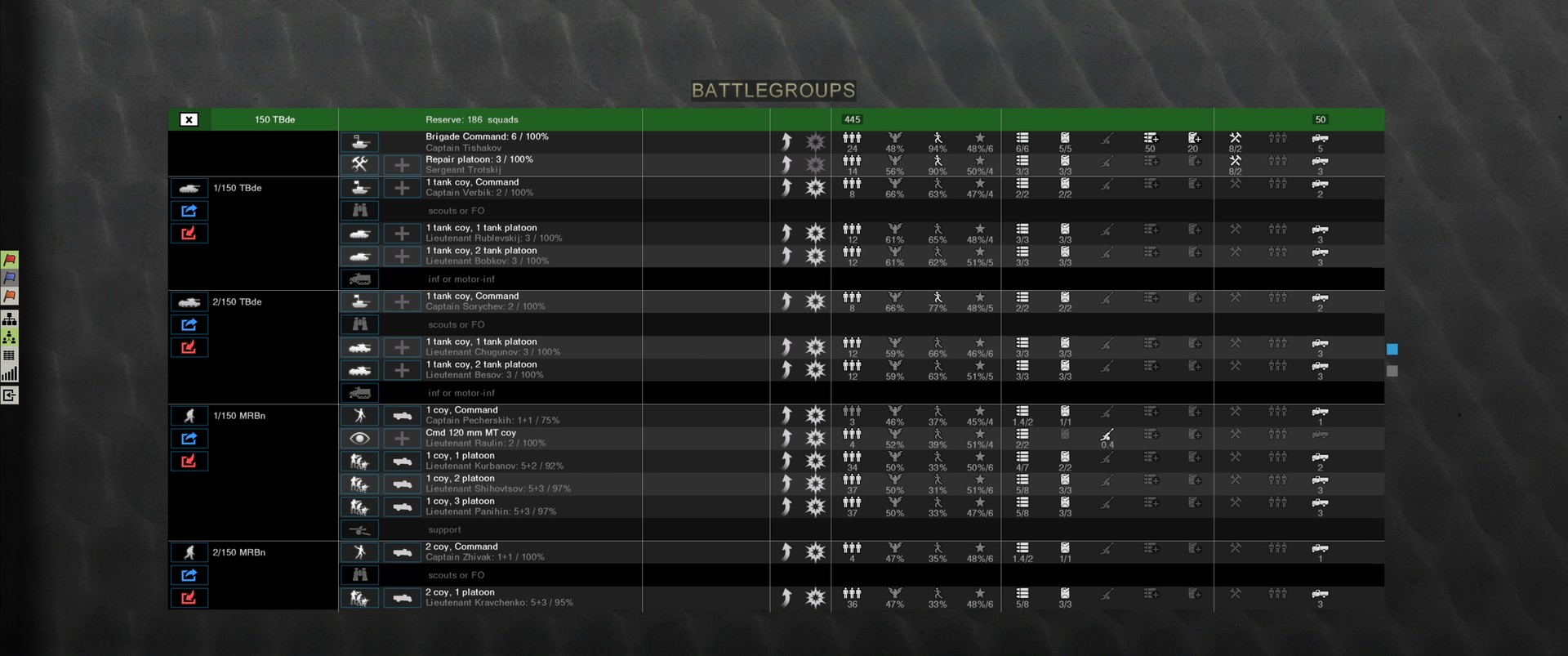Click the binoculars icon on the scouts or FO row

tap(360, 210)
